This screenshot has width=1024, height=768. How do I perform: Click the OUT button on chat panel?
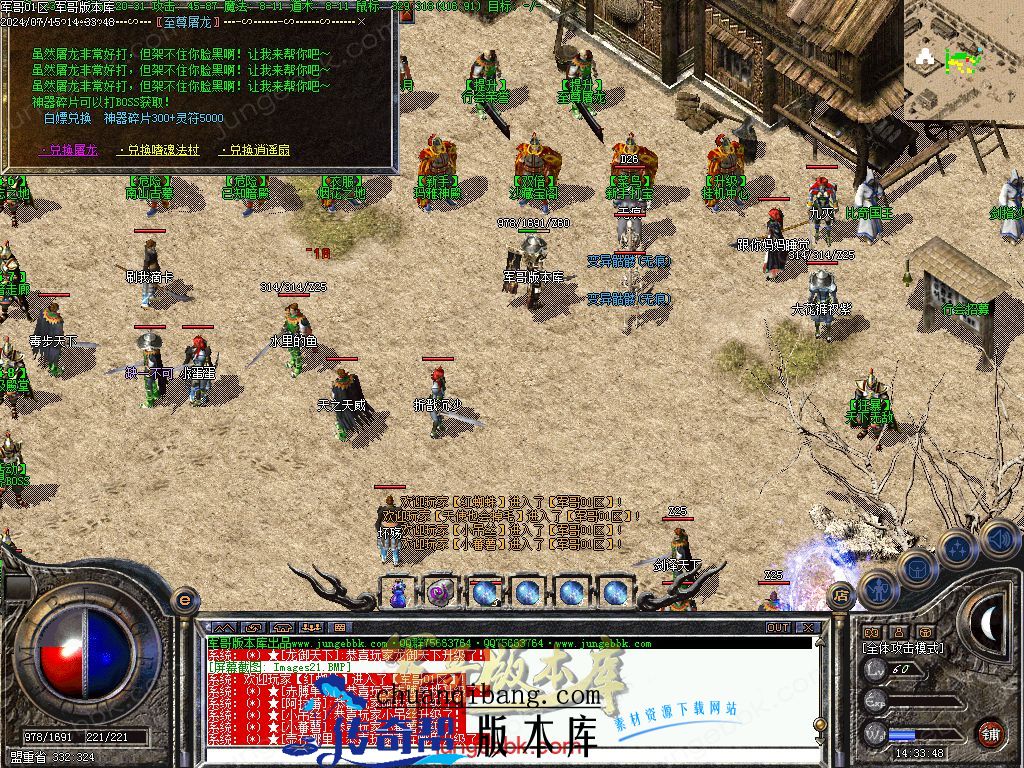pos(778,628)
